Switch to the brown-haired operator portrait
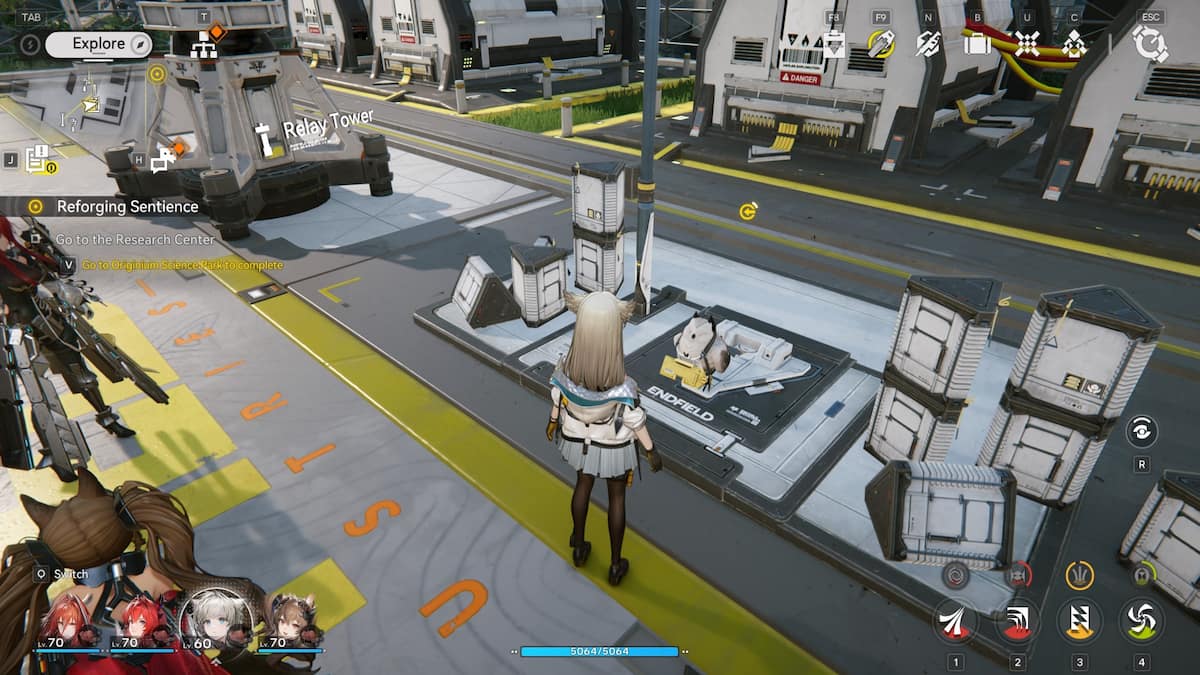Screen dimensions: 1200x675 pyautogui.click(x=290, y=620)
